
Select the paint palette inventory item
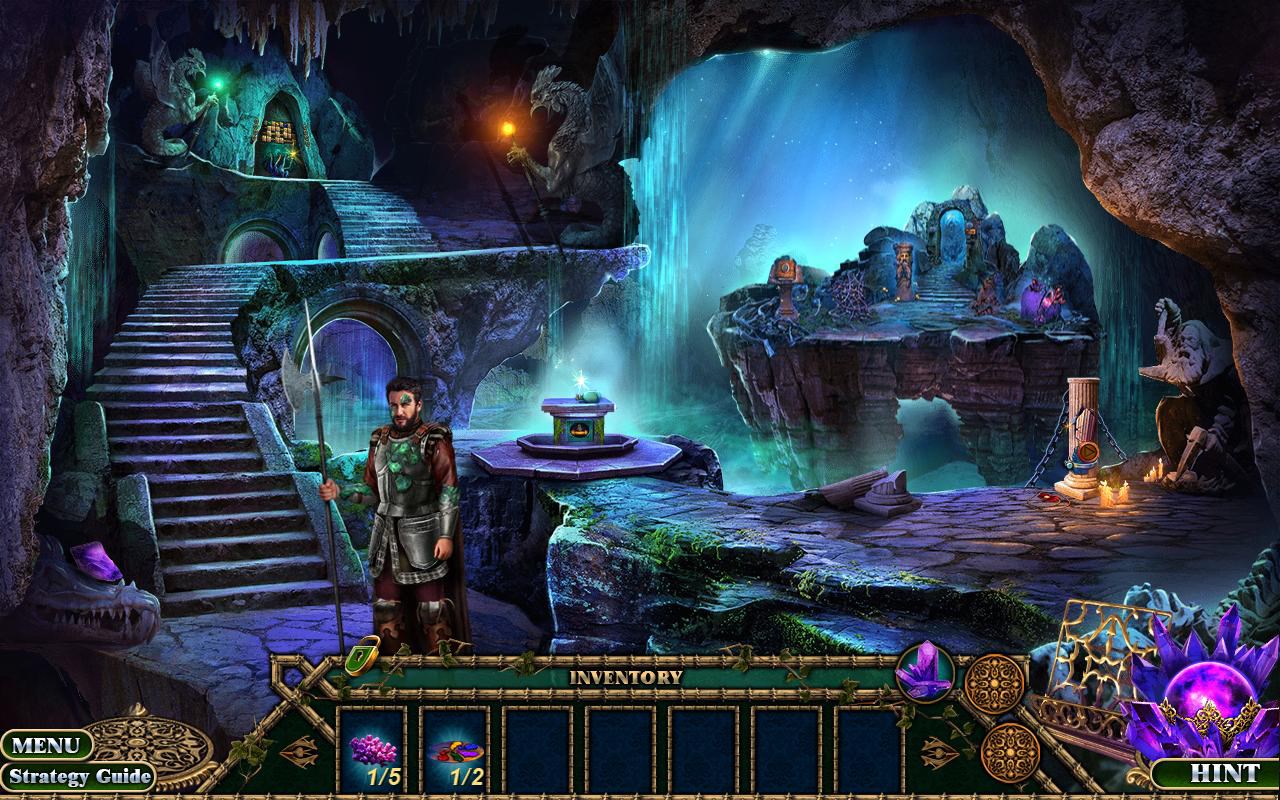click(454, 750)
